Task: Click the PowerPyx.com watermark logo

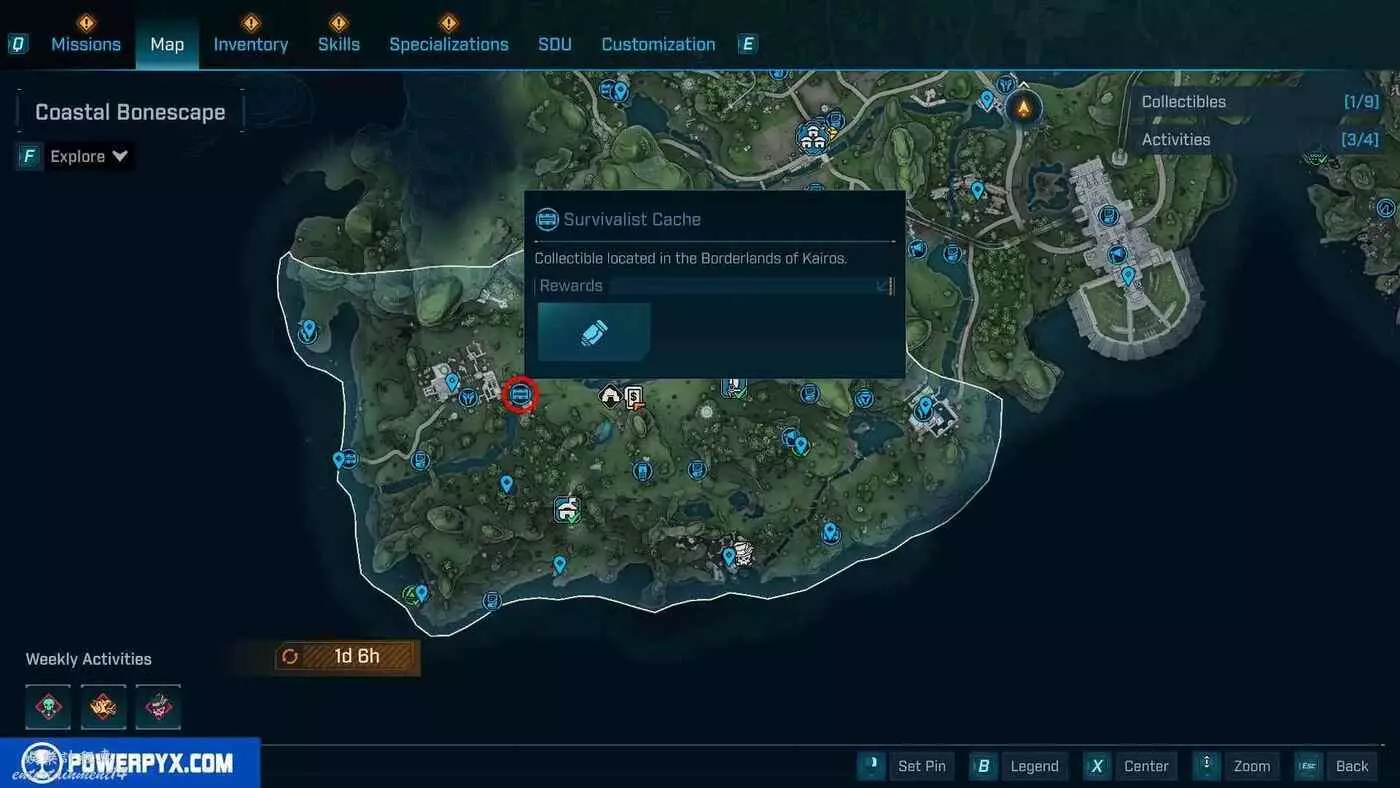Action: [x=130, y=763]
